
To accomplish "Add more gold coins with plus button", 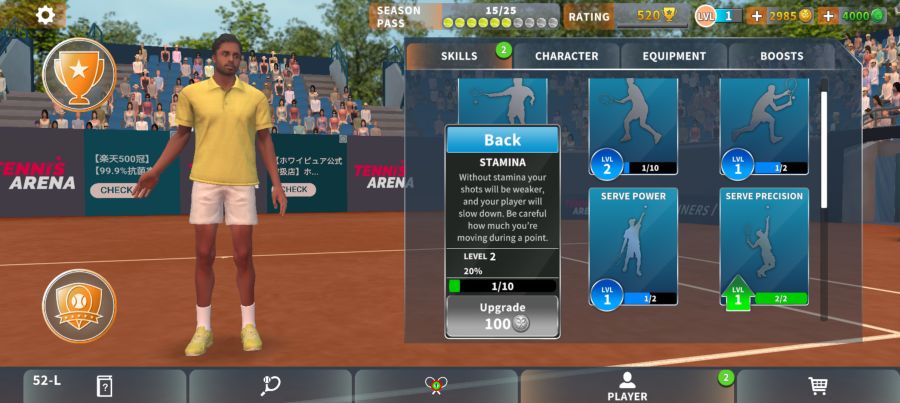I will tap(756, 16).
